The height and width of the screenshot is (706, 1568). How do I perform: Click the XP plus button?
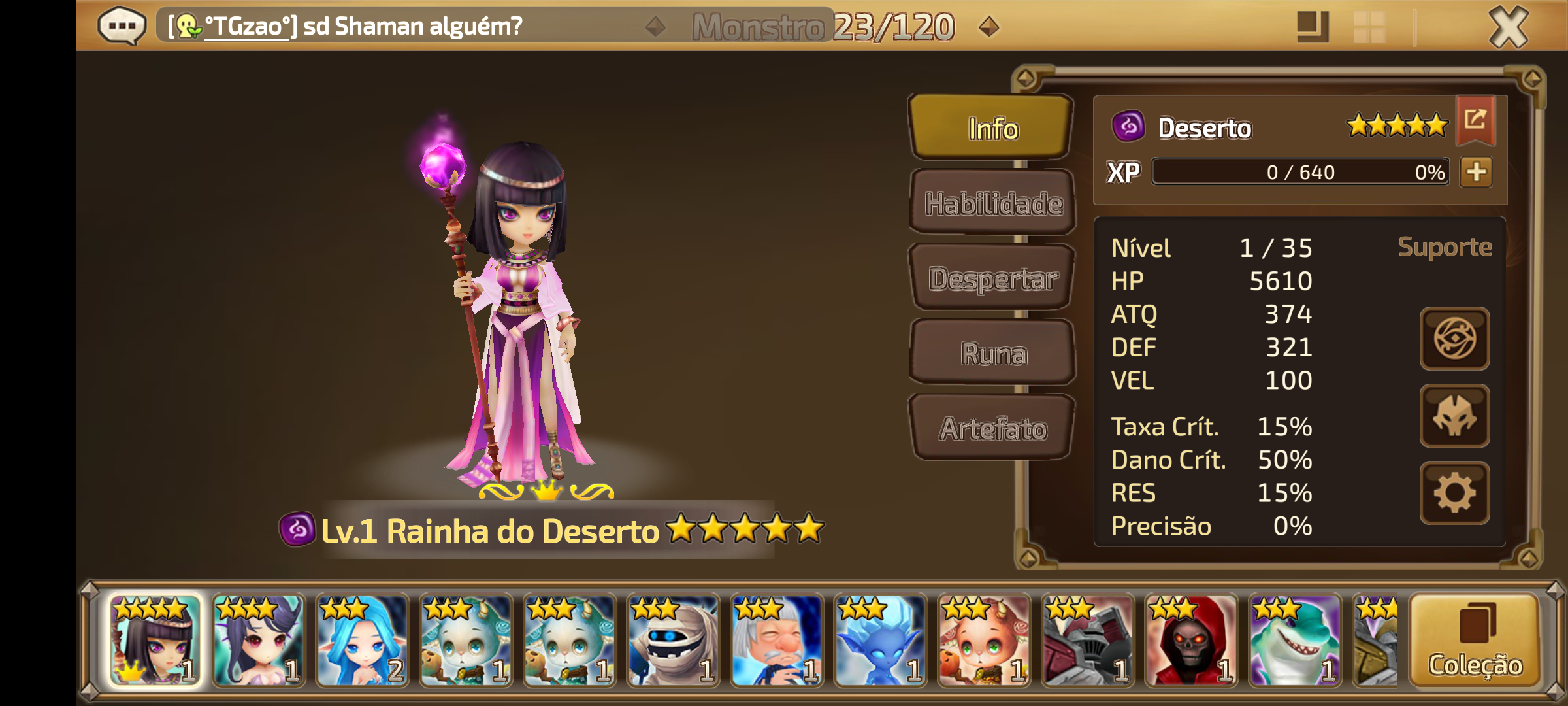click(1477, 172)
